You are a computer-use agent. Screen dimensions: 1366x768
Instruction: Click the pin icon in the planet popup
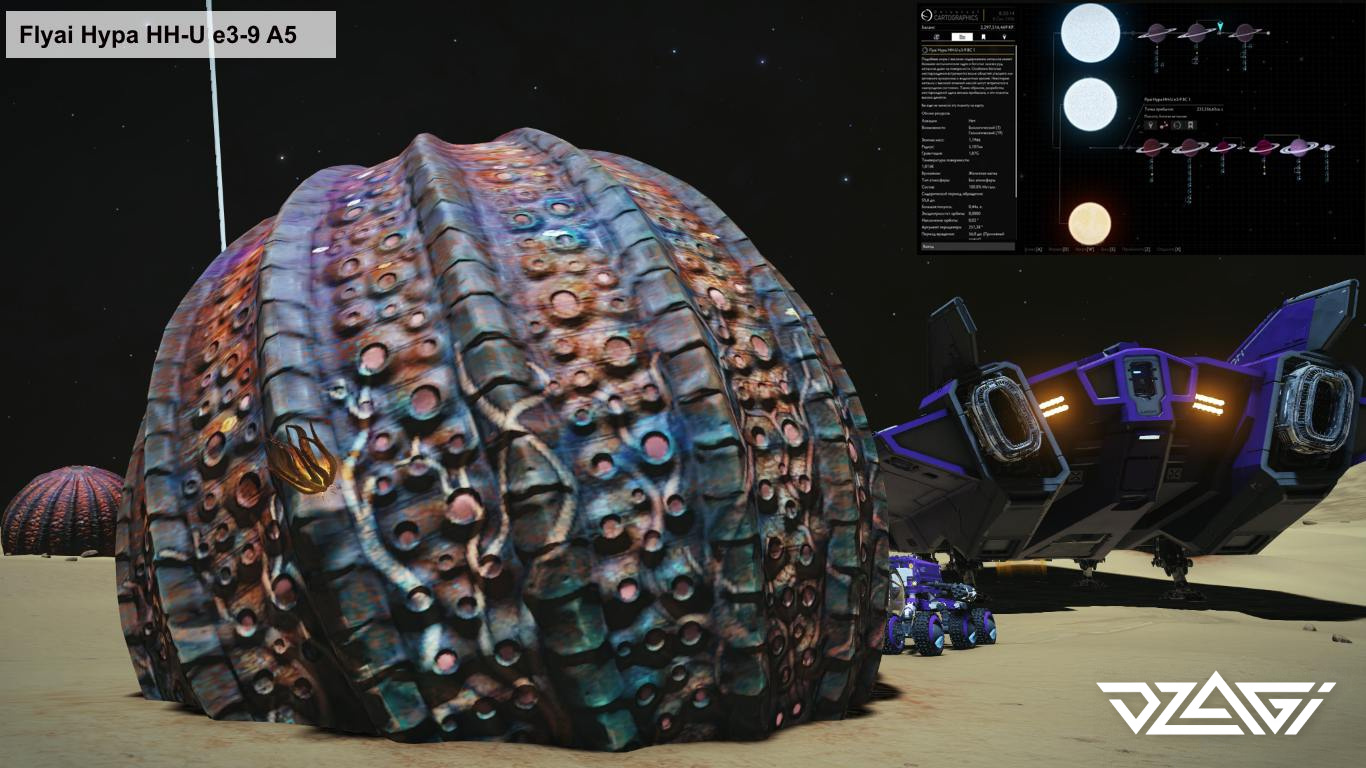tap(1152, 125)
